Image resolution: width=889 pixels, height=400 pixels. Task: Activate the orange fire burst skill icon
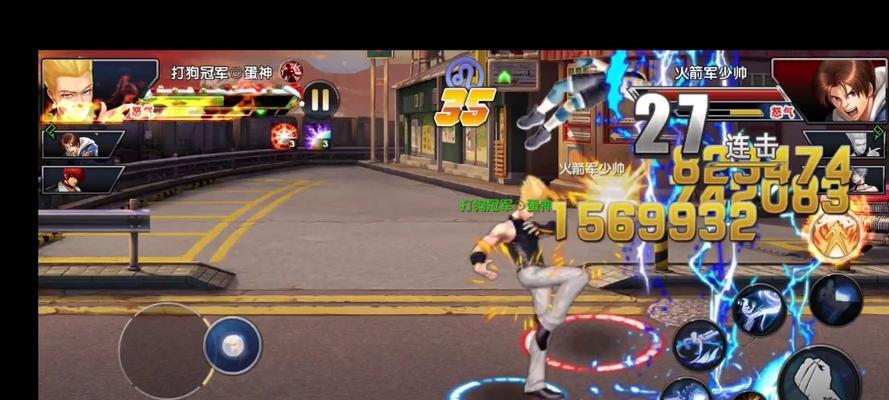[x=285, y=136]
